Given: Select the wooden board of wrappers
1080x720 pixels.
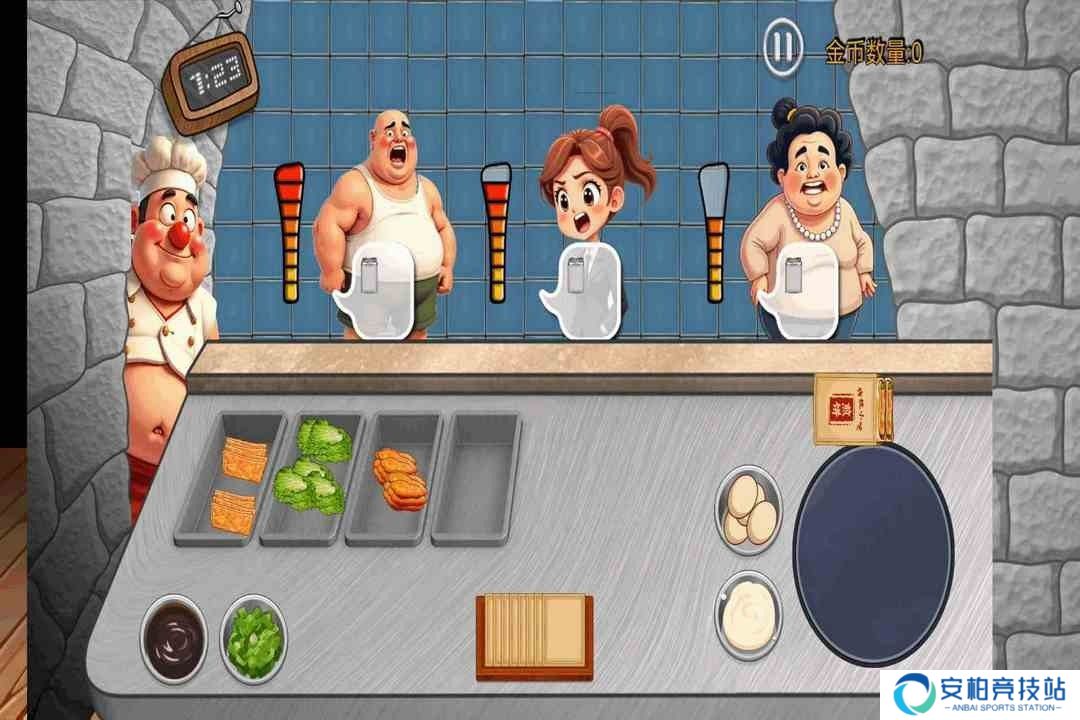Looking at the screenshot, I should [534, 633].
